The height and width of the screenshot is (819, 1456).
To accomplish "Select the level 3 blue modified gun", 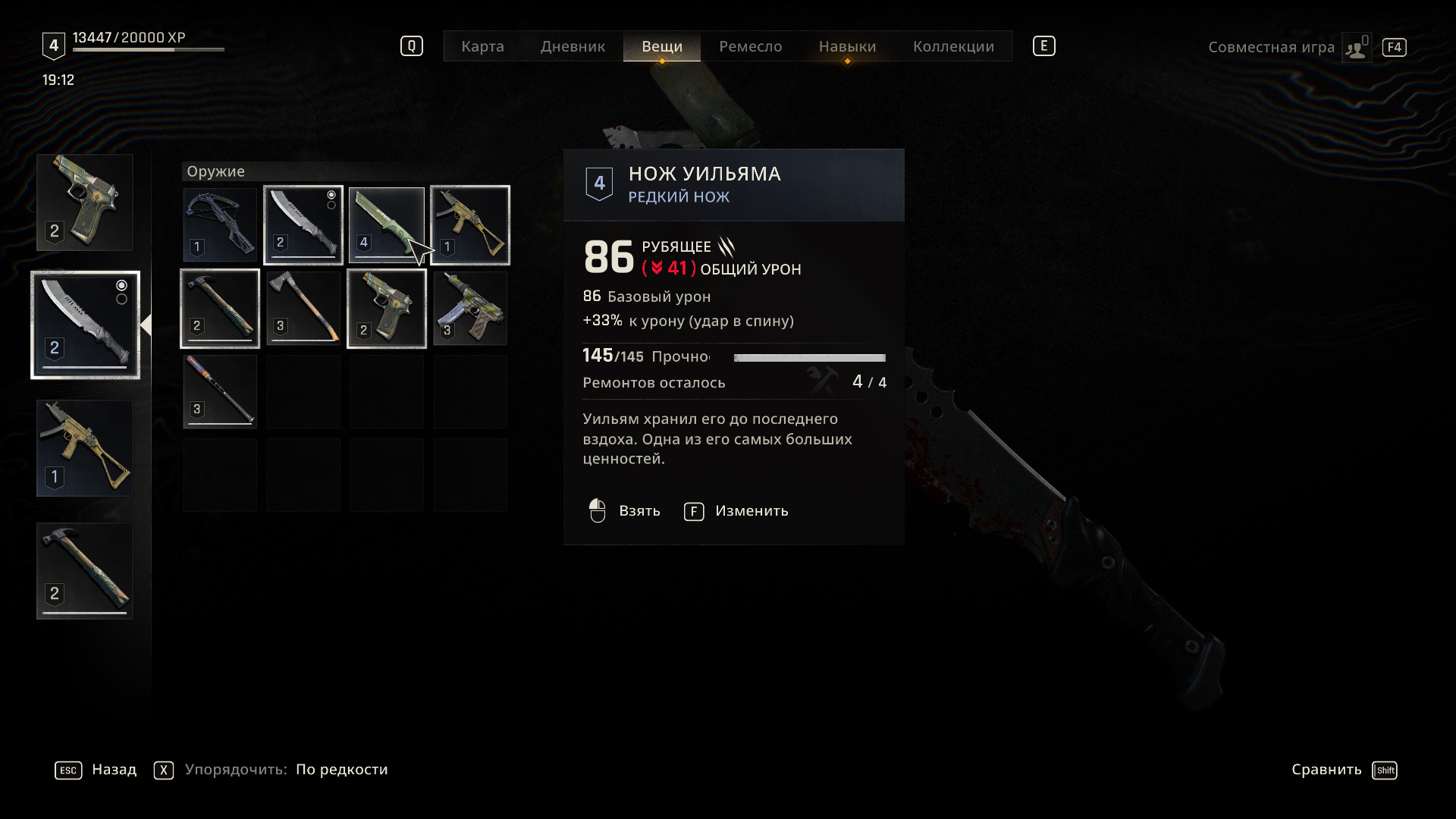I will (x=470, y=309).
